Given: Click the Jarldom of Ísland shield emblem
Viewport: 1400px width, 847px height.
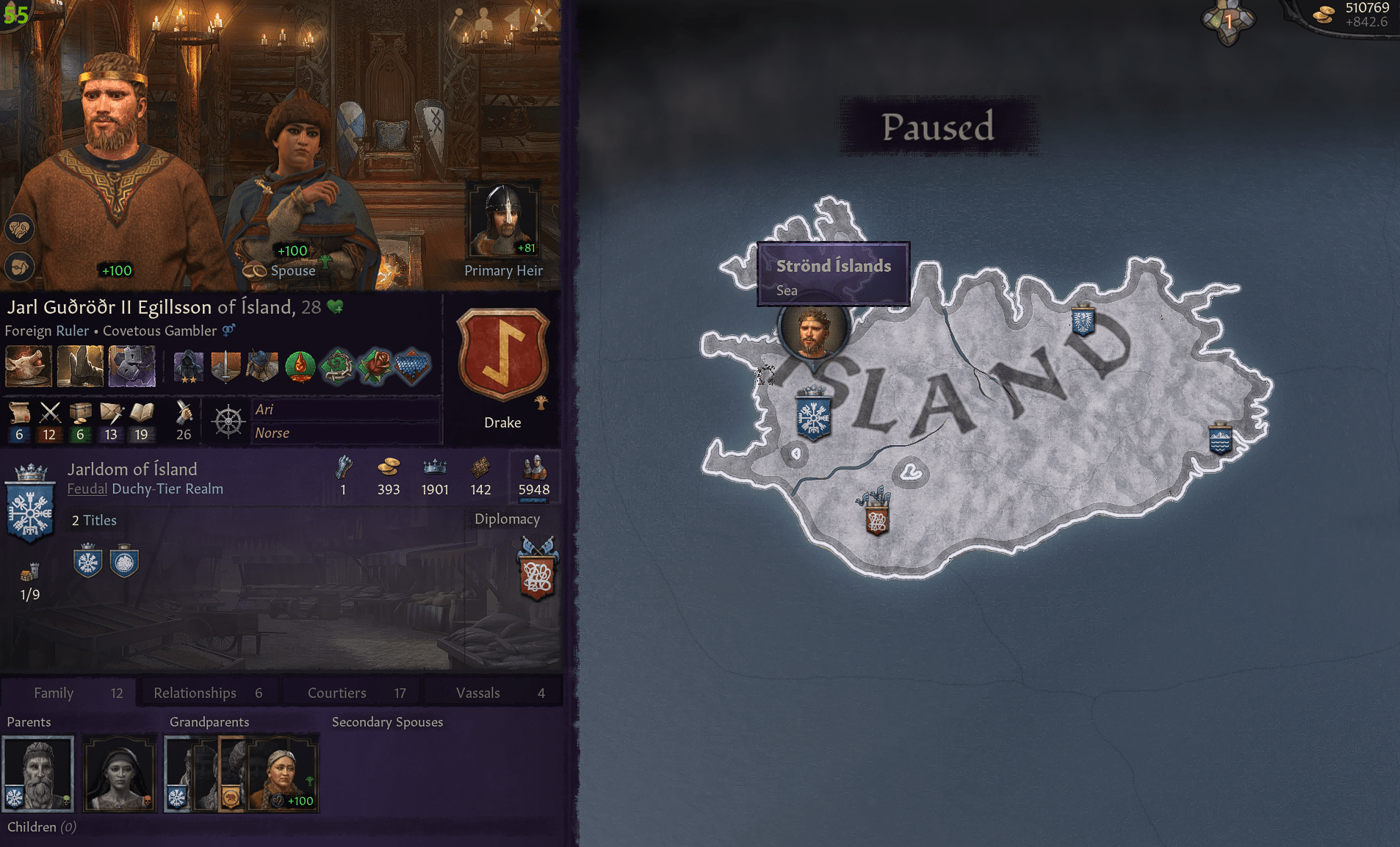Looking at the screenshot, I should [x=30, y=505].
